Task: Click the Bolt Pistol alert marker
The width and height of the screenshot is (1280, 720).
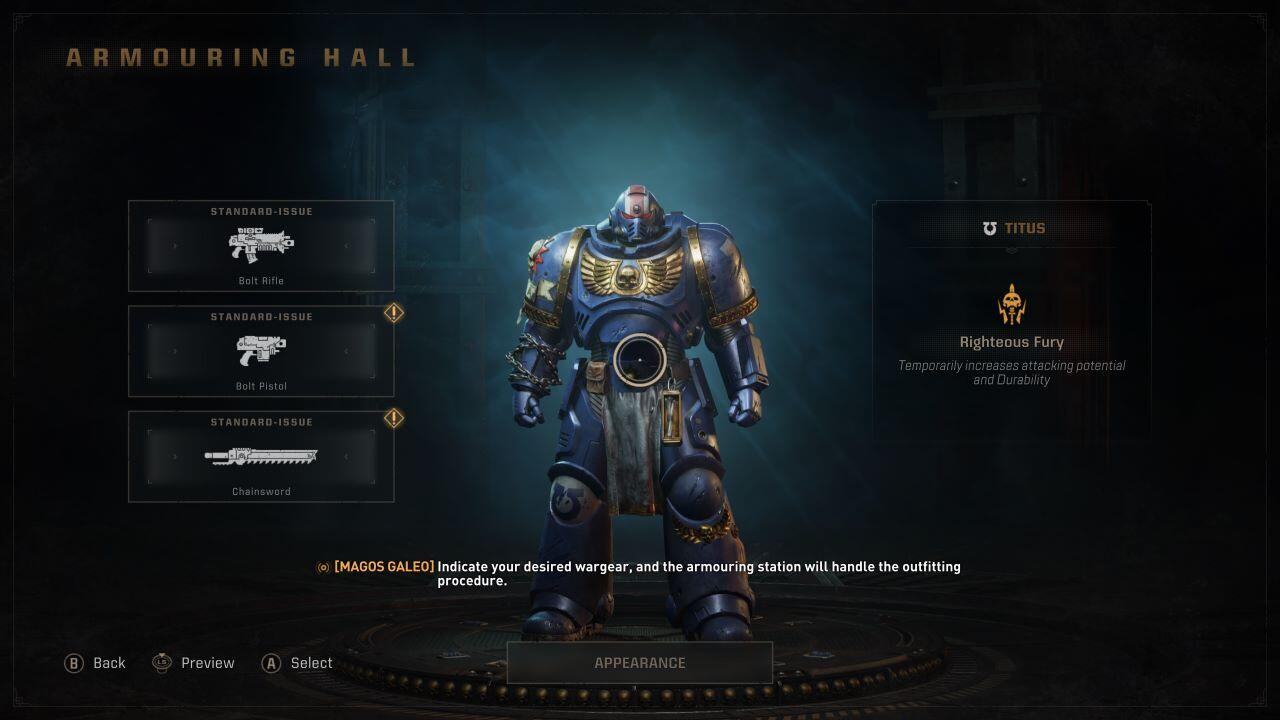Action: [x=394, y=313]
